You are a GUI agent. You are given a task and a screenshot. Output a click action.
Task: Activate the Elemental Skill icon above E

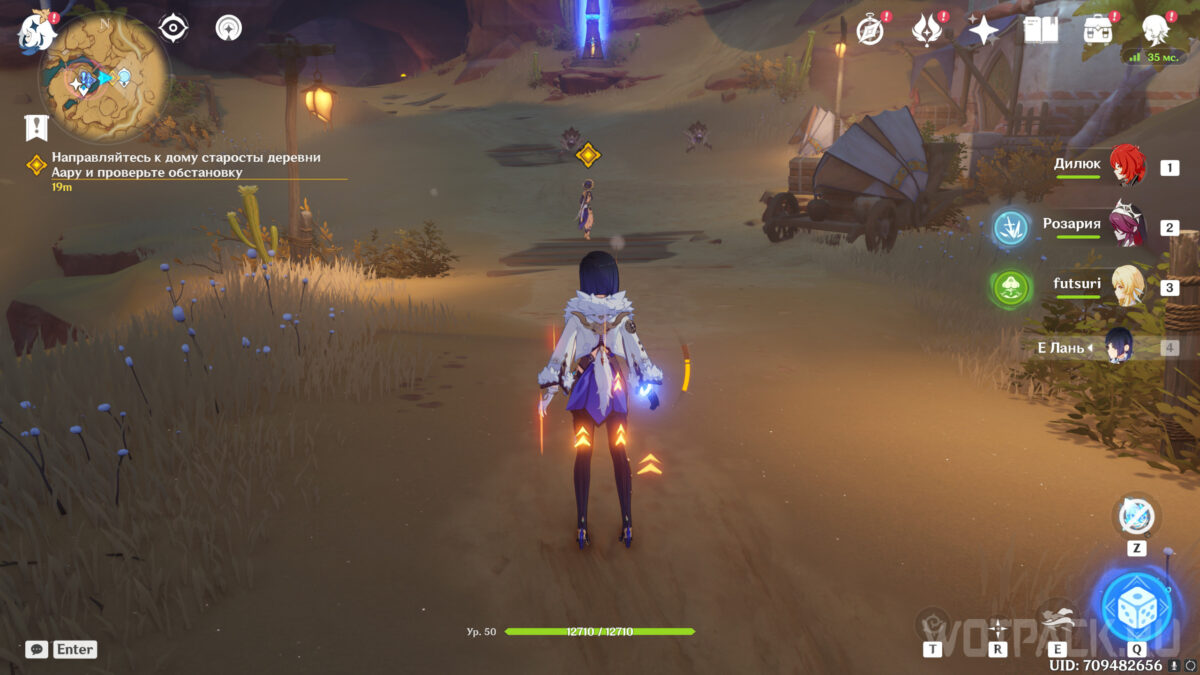pyautogui.click(x=1055, y=618)
